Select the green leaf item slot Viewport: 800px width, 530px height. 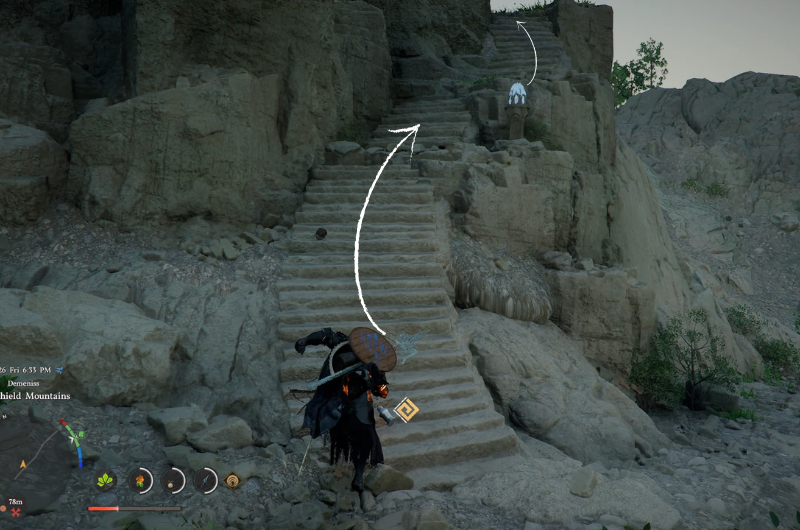(105, 480)
